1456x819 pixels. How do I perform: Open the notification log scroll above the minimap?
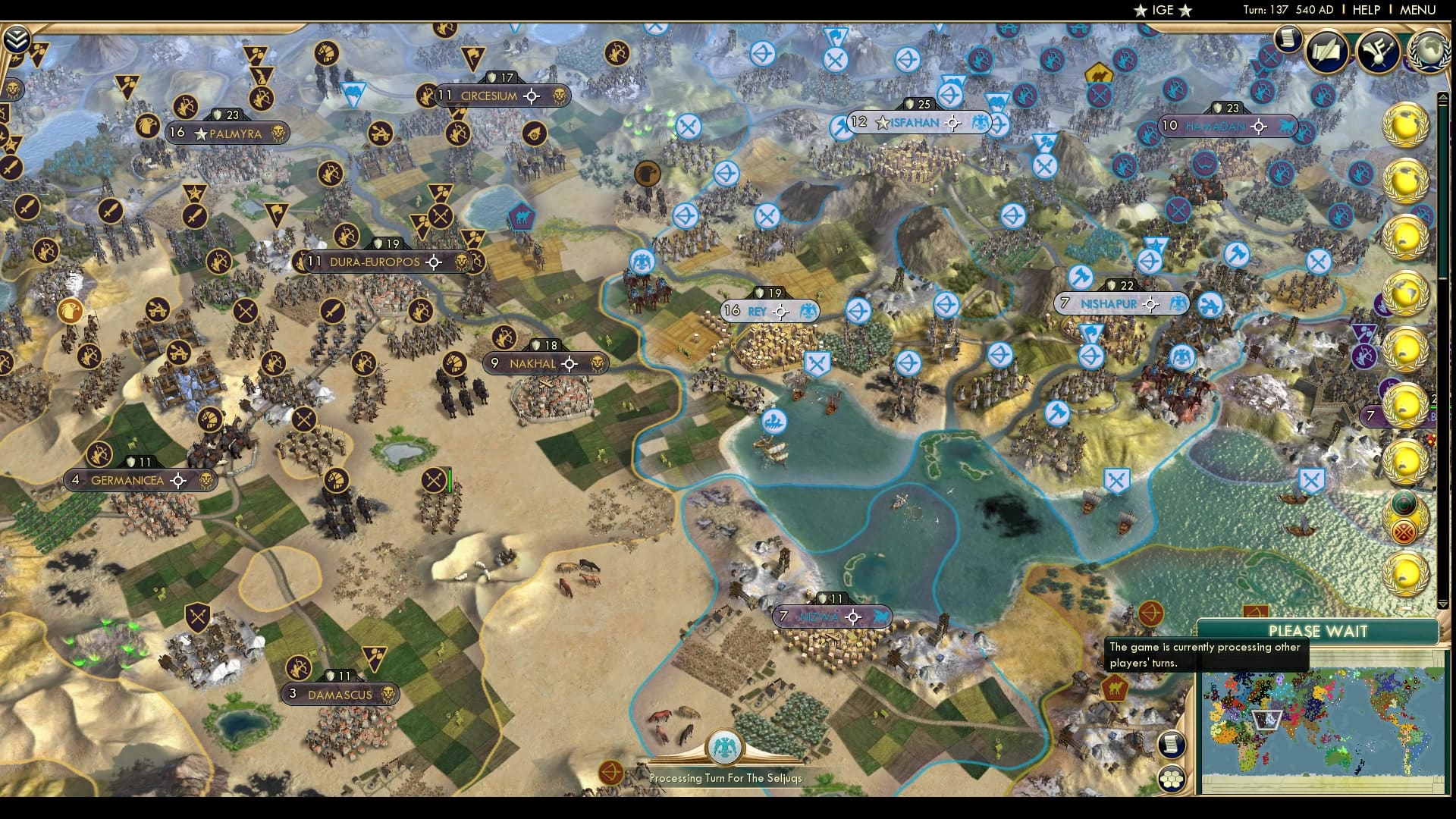(1172, 744)
